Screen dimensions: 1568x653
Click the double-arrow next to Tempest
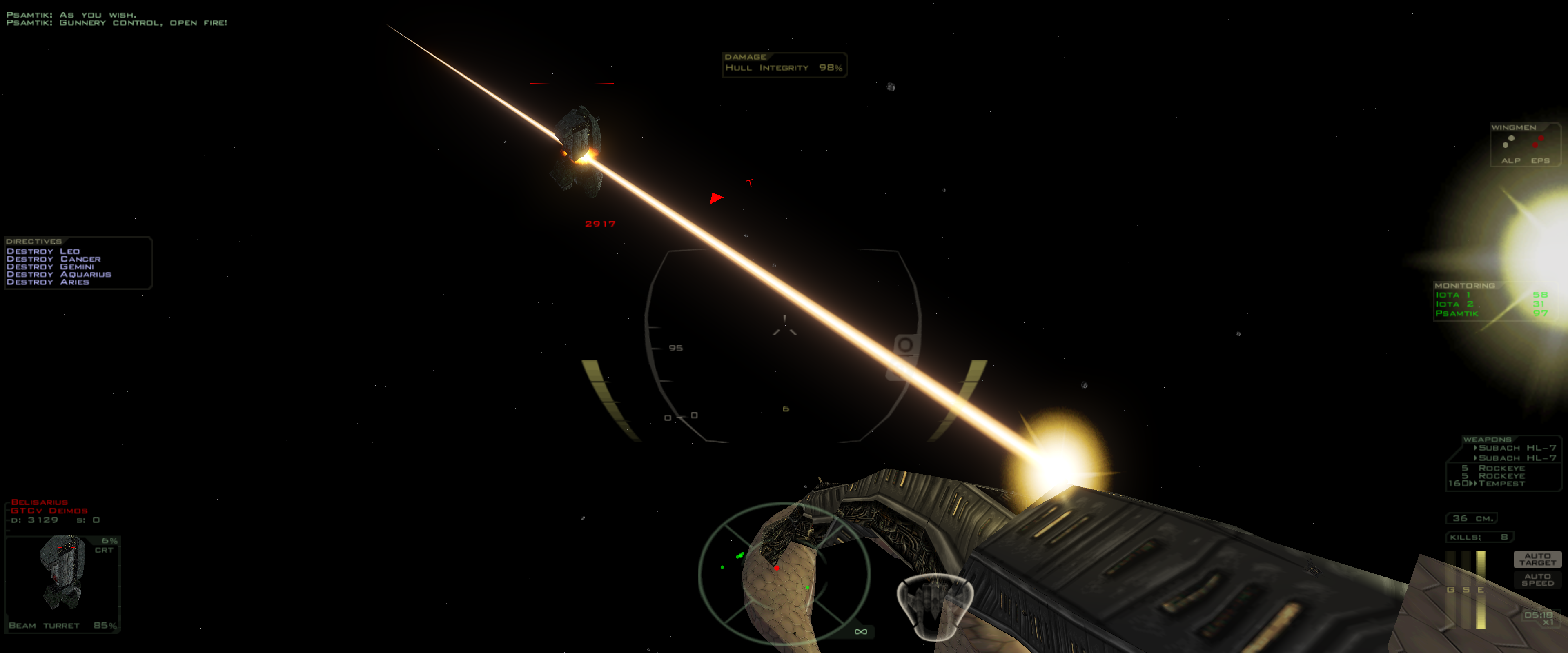click(1474, 483)
